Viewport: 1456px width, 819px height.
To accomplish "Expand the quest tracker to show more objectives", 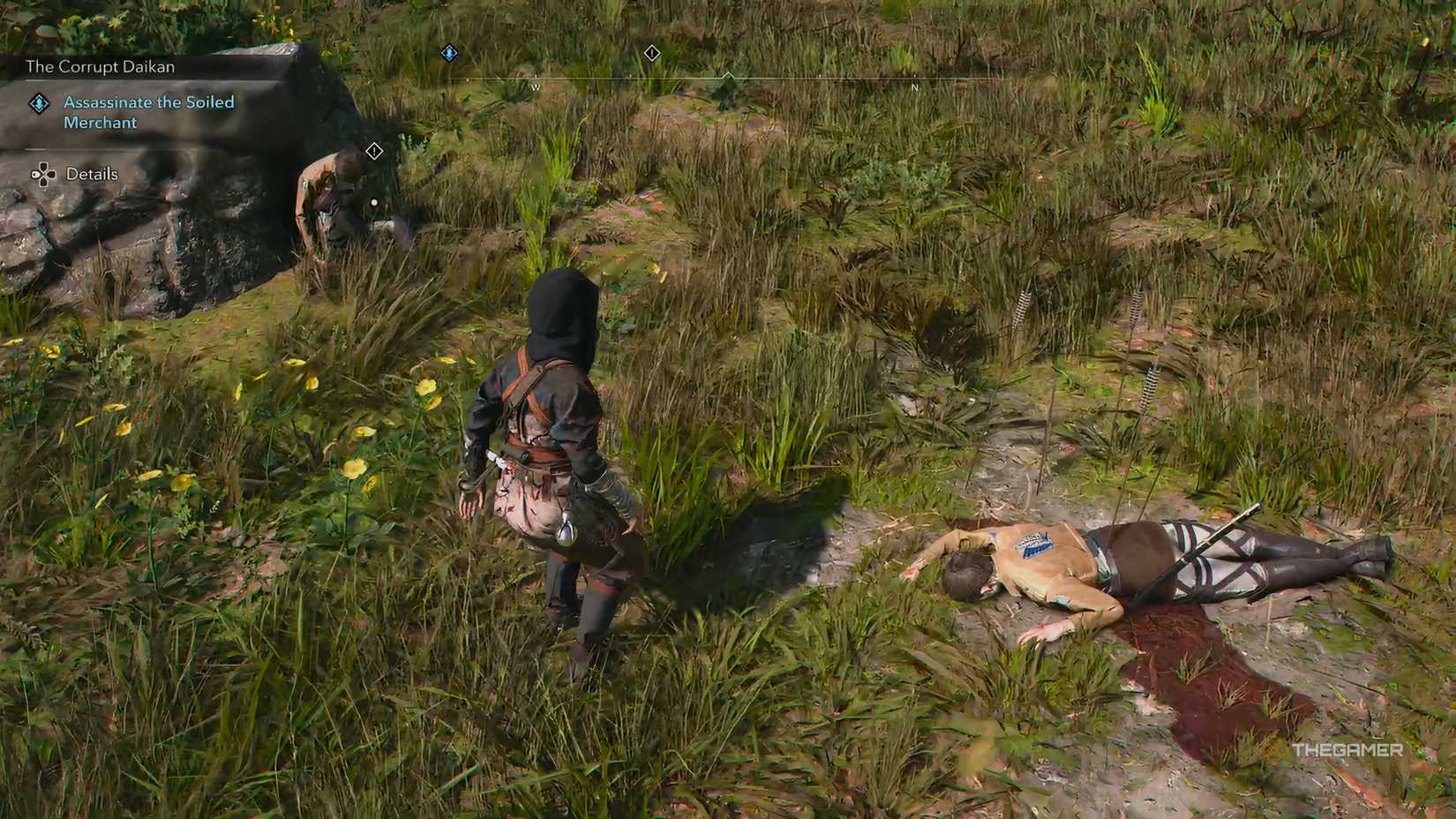I will click(x=92, y=174).
